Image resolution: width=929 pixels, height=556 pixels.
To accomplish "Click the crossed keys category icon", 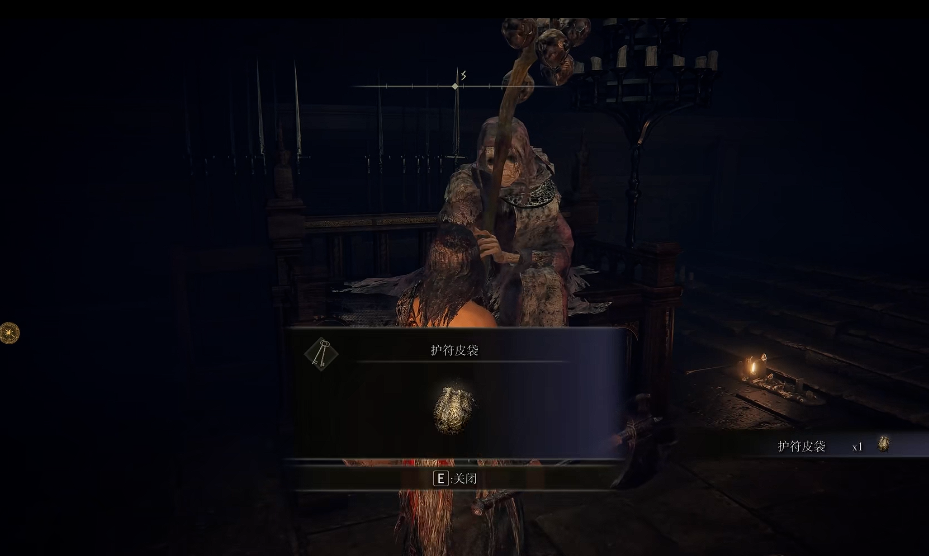I will coord(321,352).
